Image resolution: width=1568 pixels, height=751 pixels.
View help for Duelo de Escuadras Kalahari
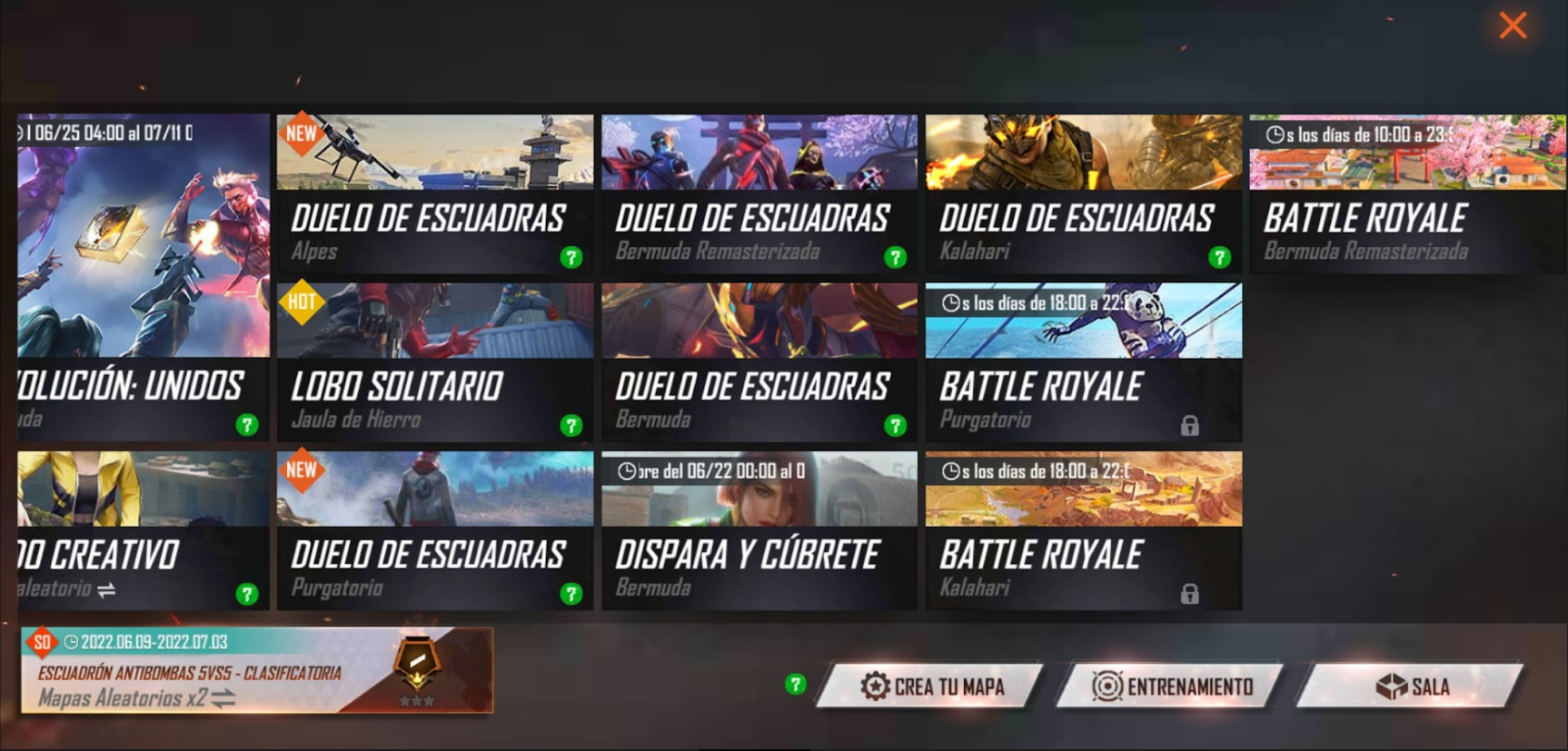1219,258
